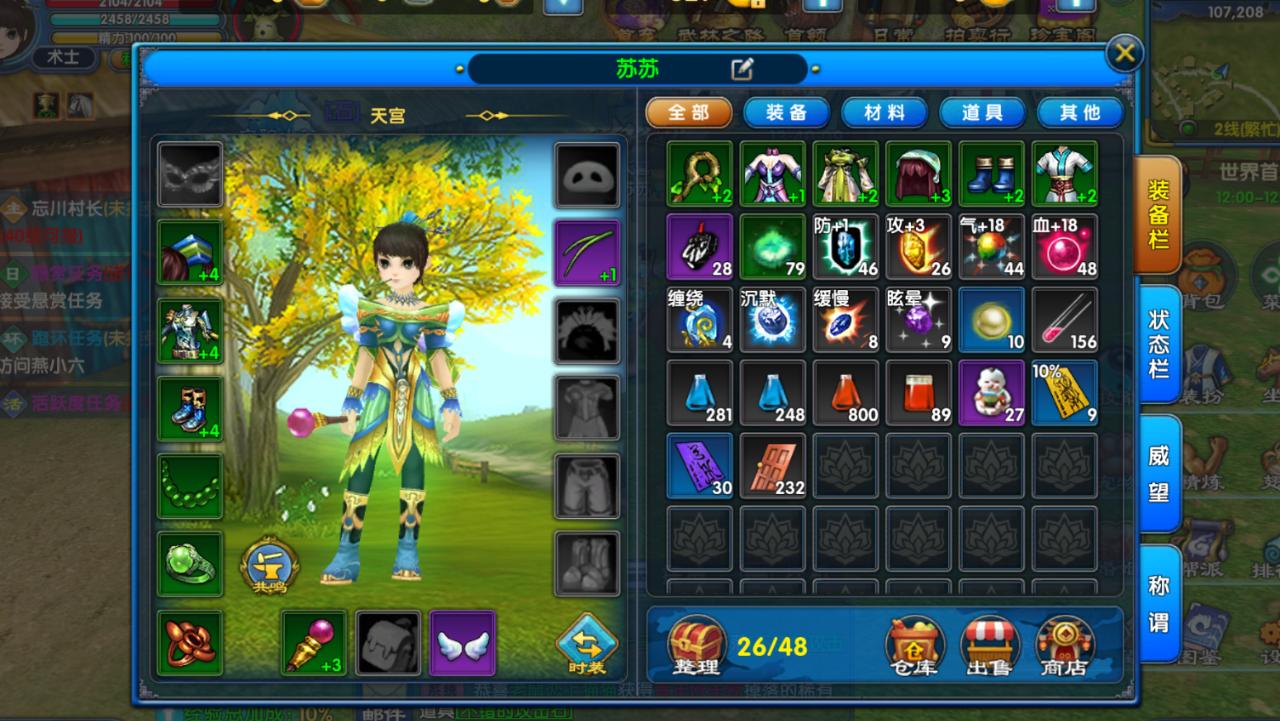1280x721 pixels.
Task: Open the 共鸣 resonance button
Action: pos(270,567)
